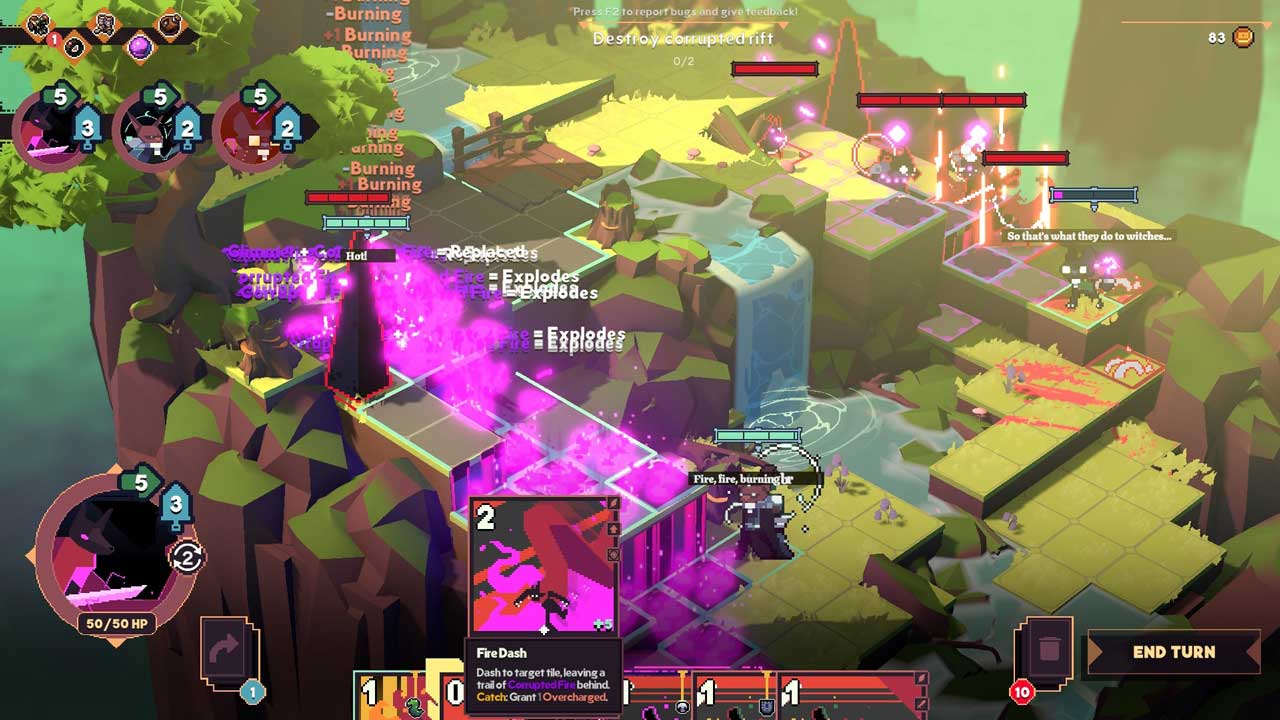The image size is (1280, 720).
Task: Click the circular swap arrows counter button
Action: [x=187, y=557]
